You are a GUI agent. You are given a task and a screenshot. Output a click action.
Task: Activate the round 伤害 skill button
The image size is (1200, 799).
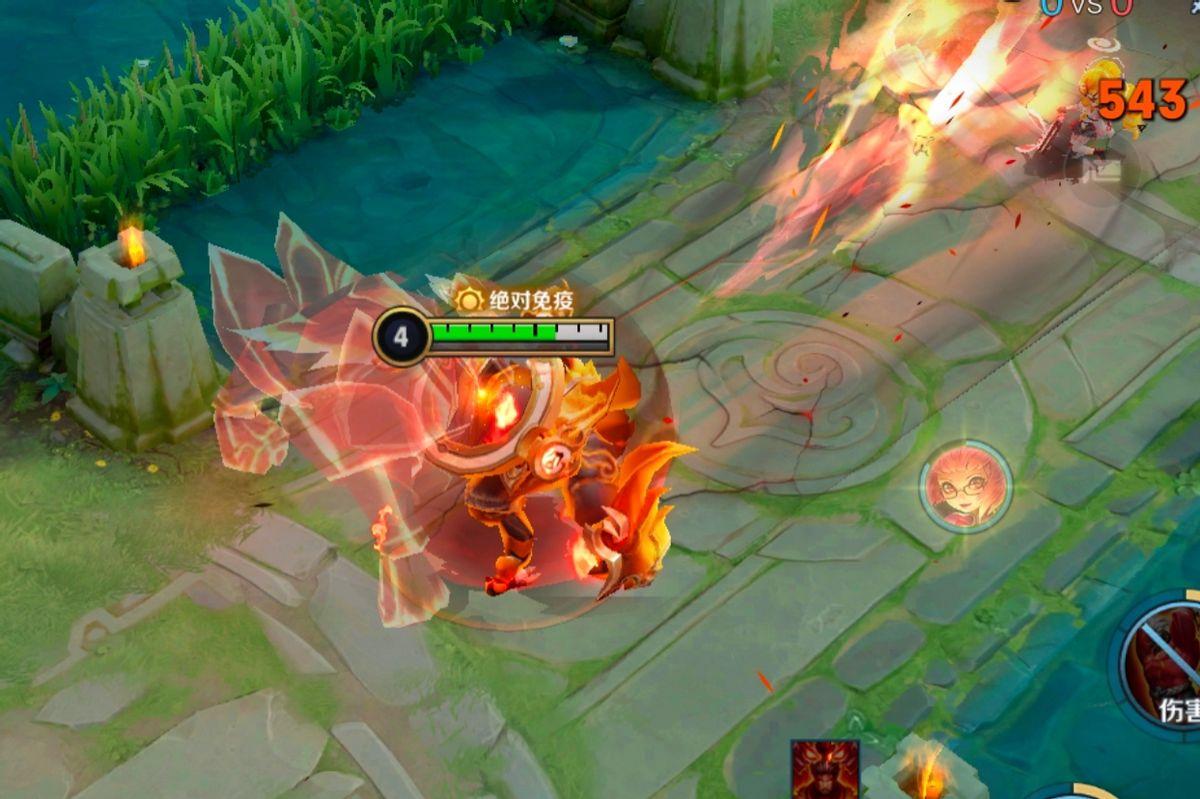pyautogui.click(x=1165, y=660)
